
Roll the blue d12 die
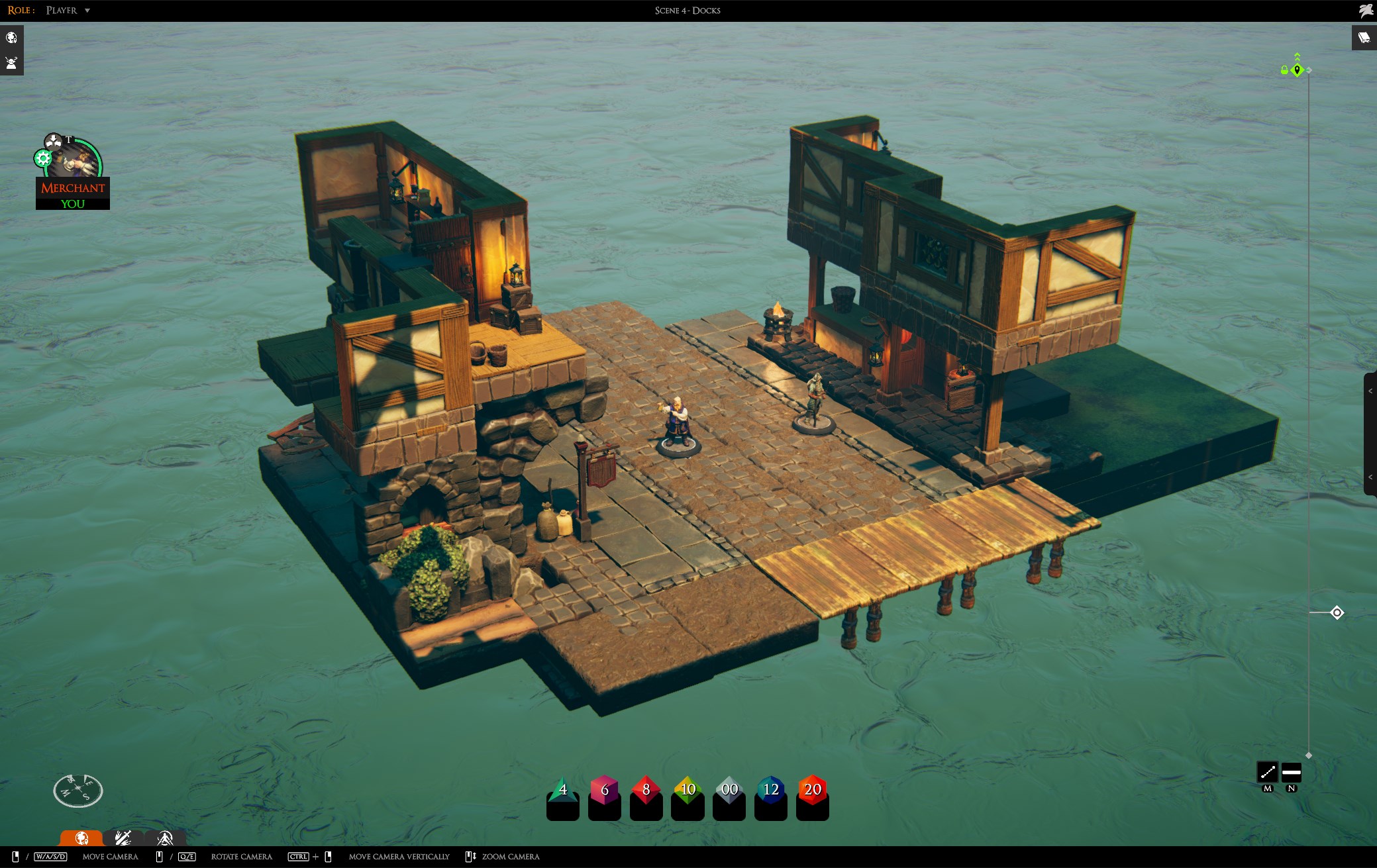(771, 791)
